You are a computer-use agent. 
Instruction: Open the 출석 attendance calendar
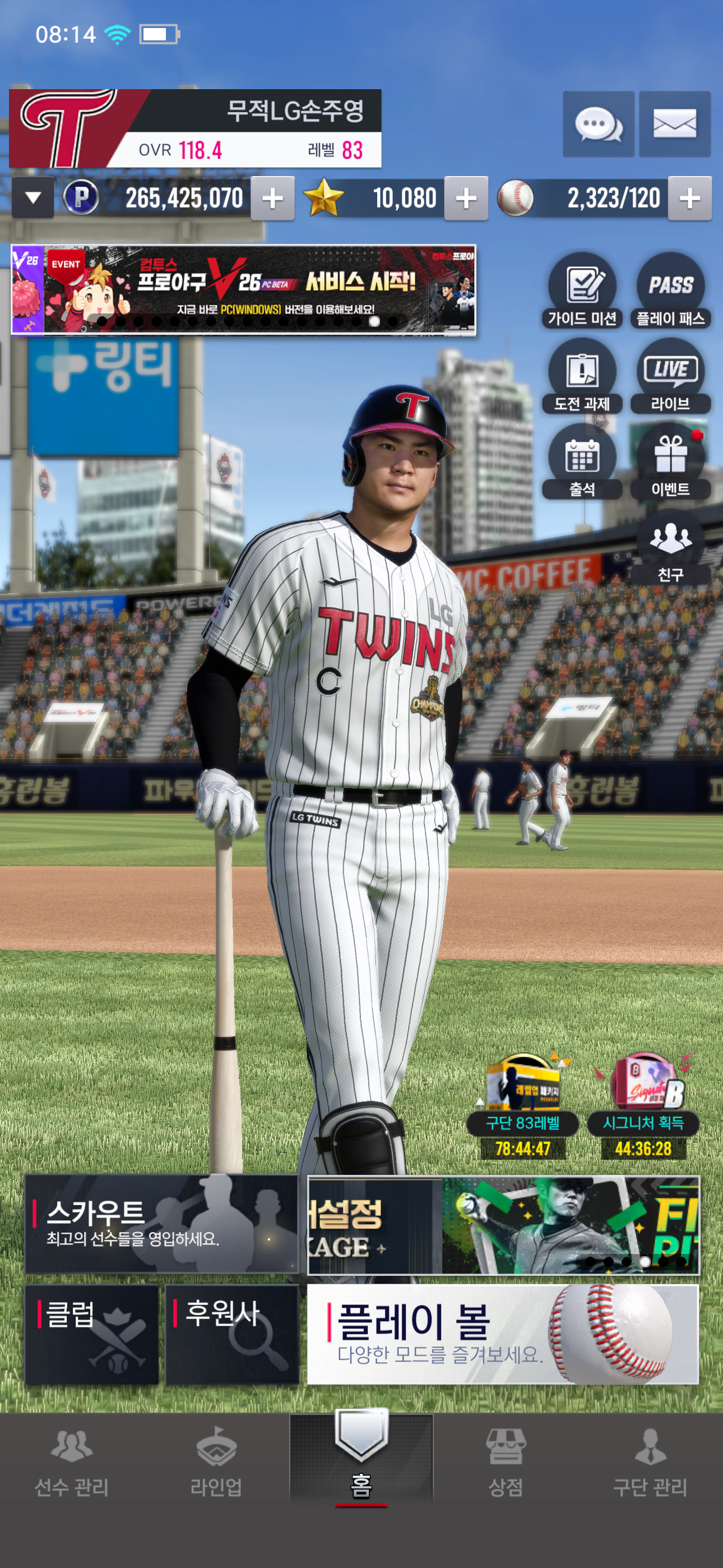click(582, 462)
